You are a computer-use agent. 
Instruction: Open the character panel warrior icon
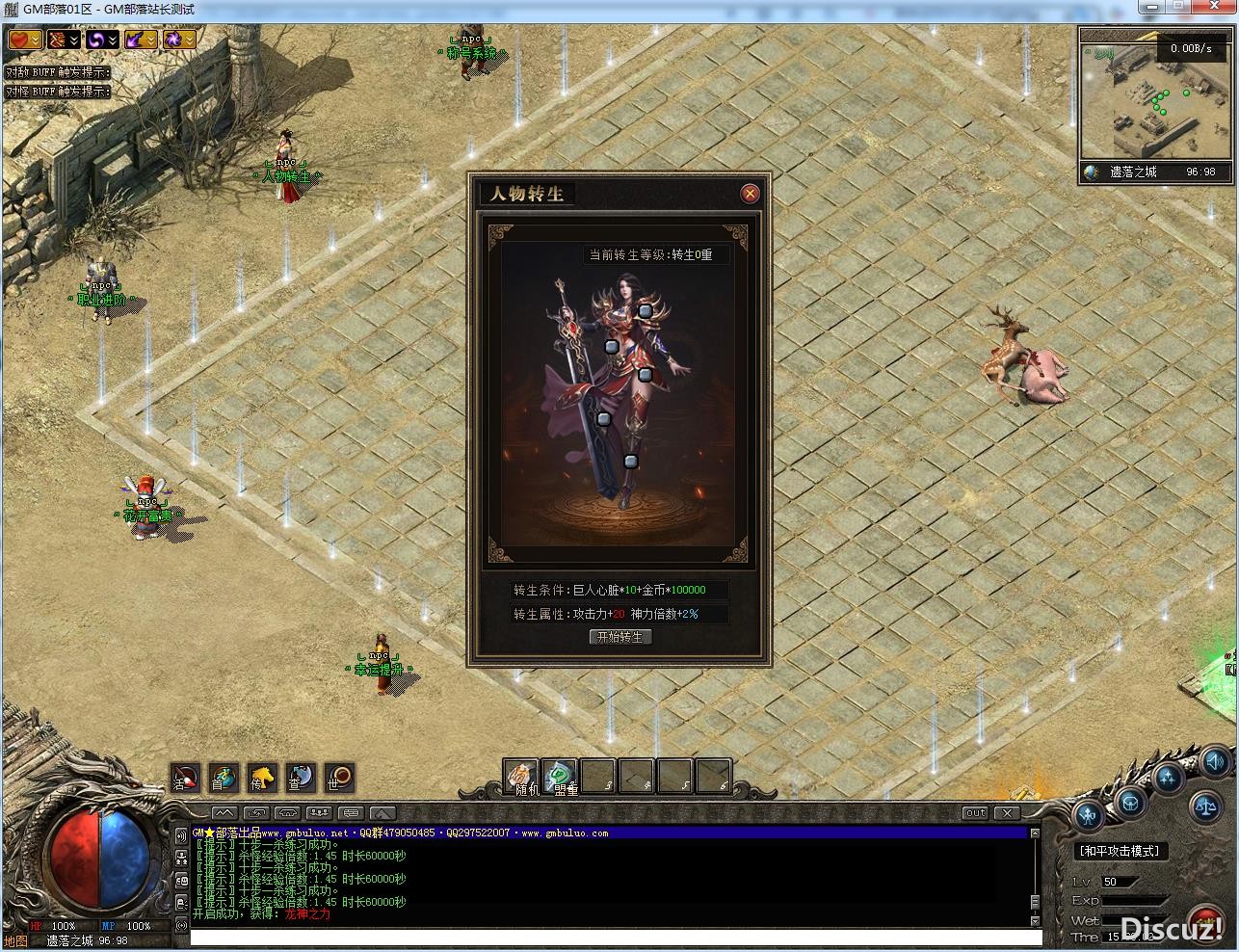(x=1089, y=816)
